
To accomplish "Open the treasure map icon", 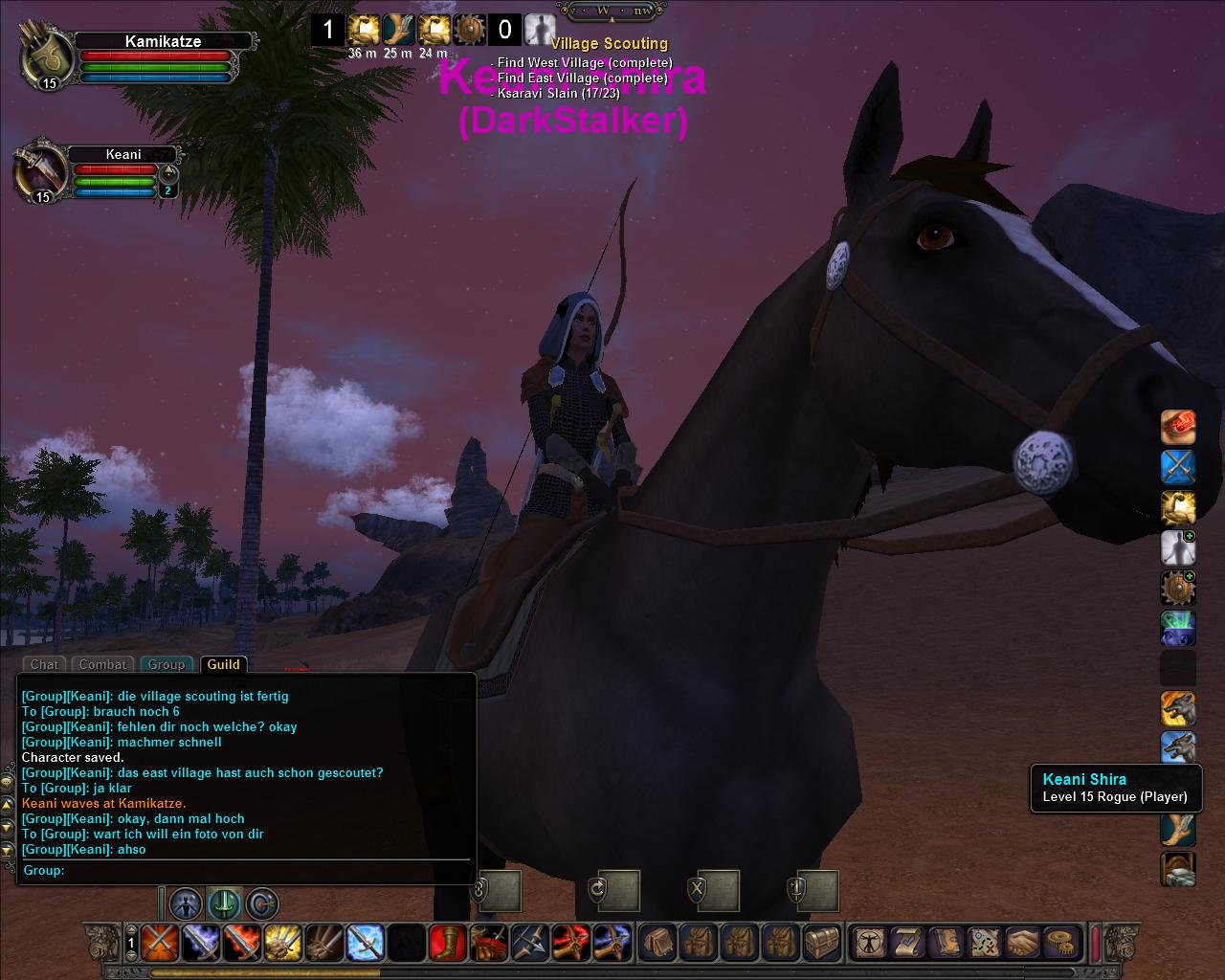I will coord(984,943).
